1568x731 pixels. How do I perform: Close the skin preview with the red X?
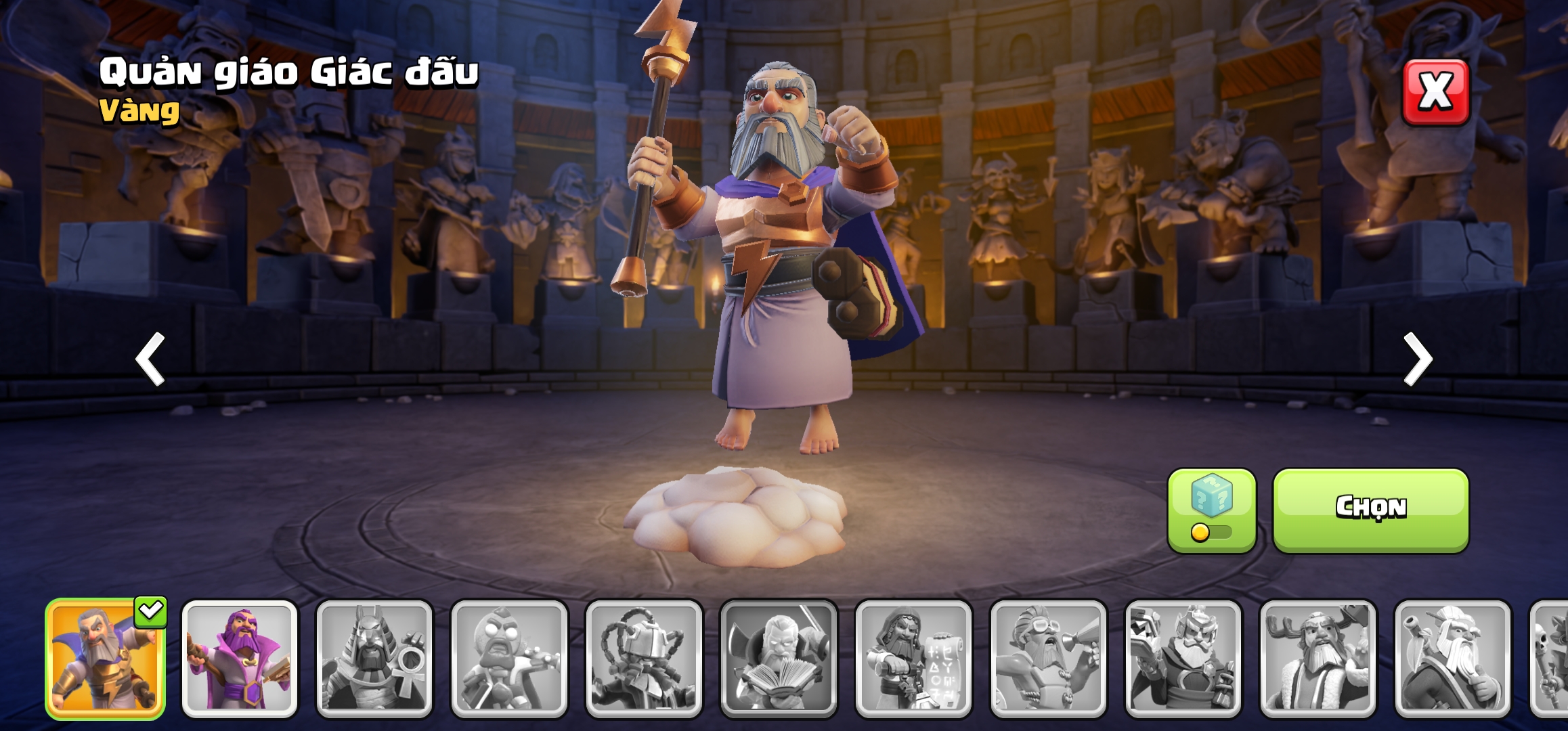coord(1435,92)
